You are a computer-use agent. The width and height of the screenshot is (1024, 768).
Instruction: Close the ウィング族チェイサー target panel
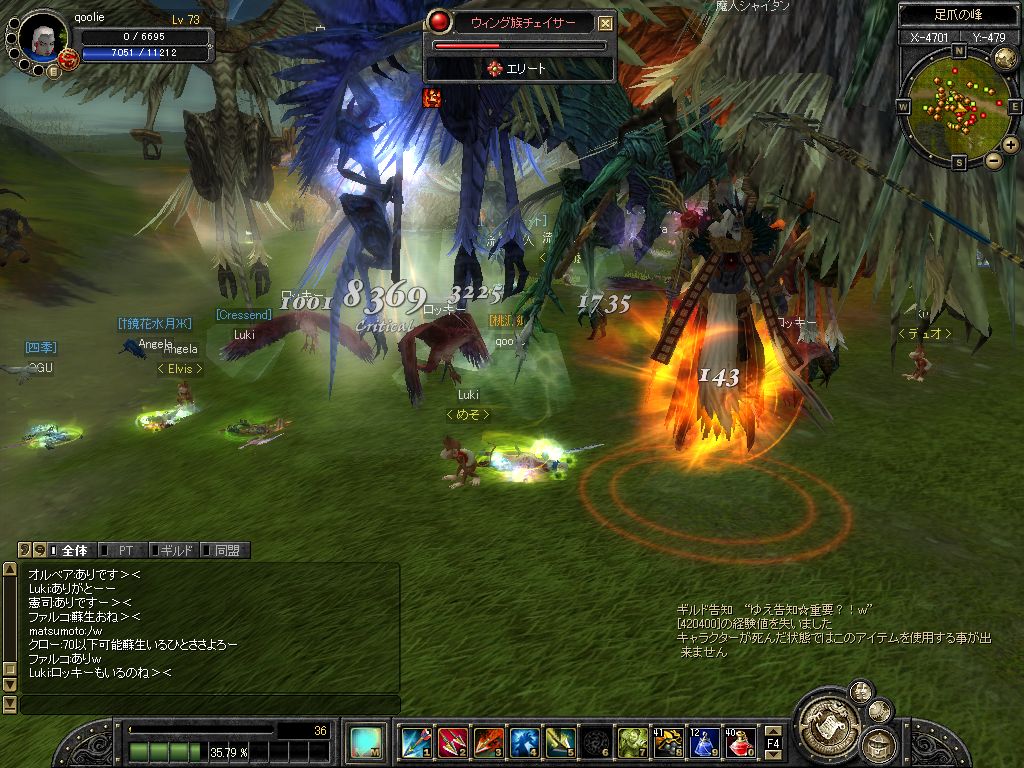606,23
